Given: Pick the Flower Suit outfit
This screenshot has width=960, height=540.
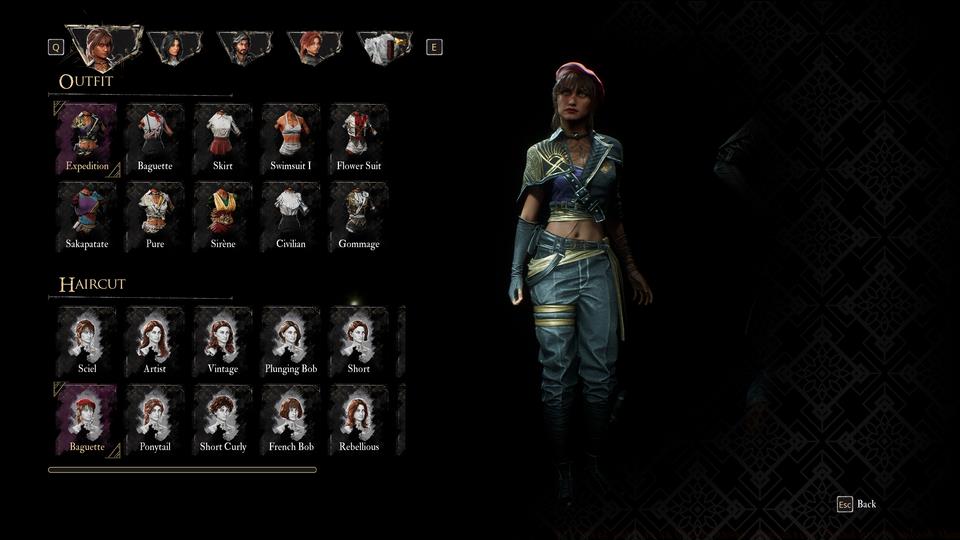Looking at the screenshot, I should tap(359, 138).
